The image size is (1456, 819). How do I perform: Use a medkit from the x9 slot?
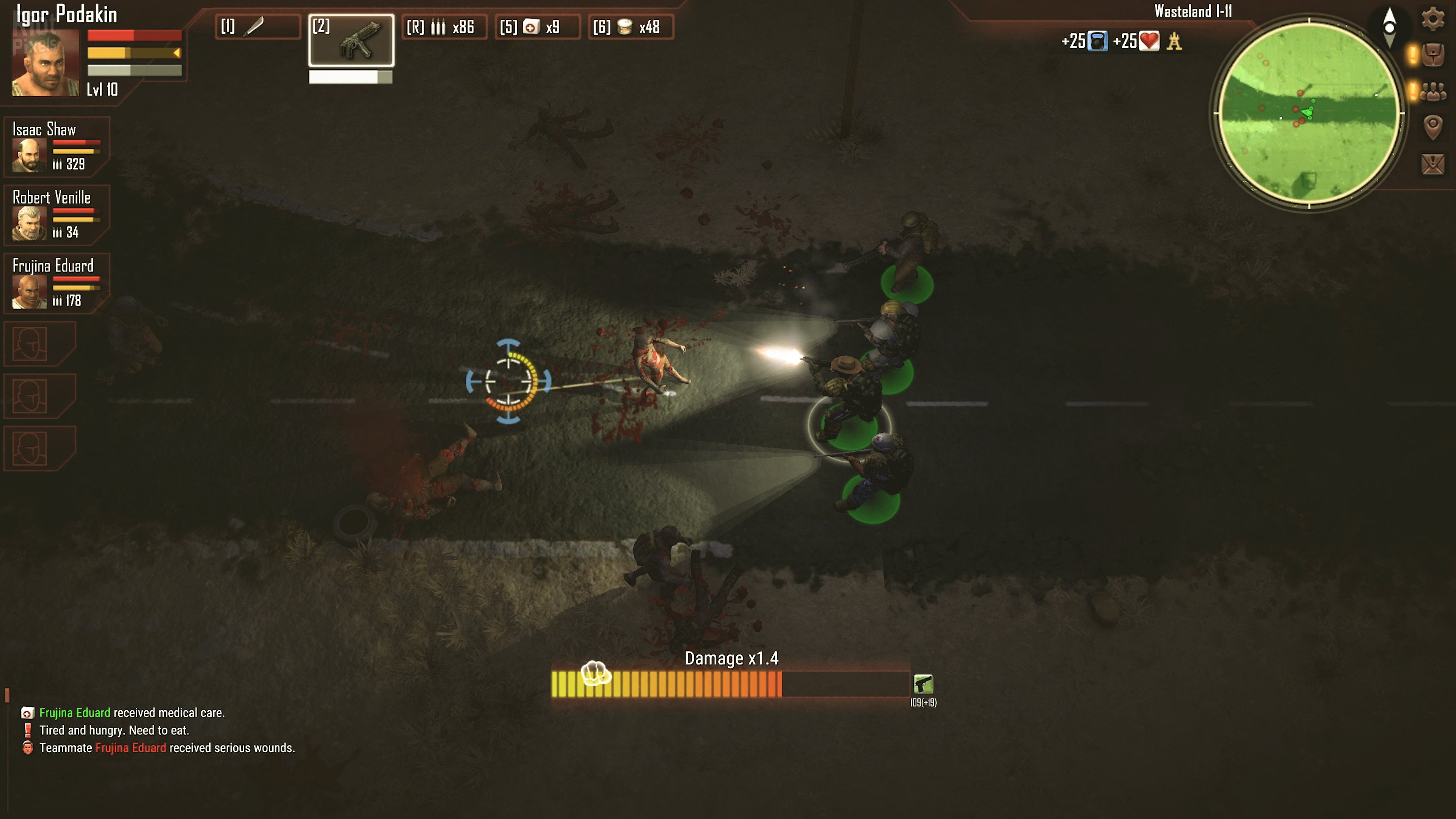(x=538, y=27)
